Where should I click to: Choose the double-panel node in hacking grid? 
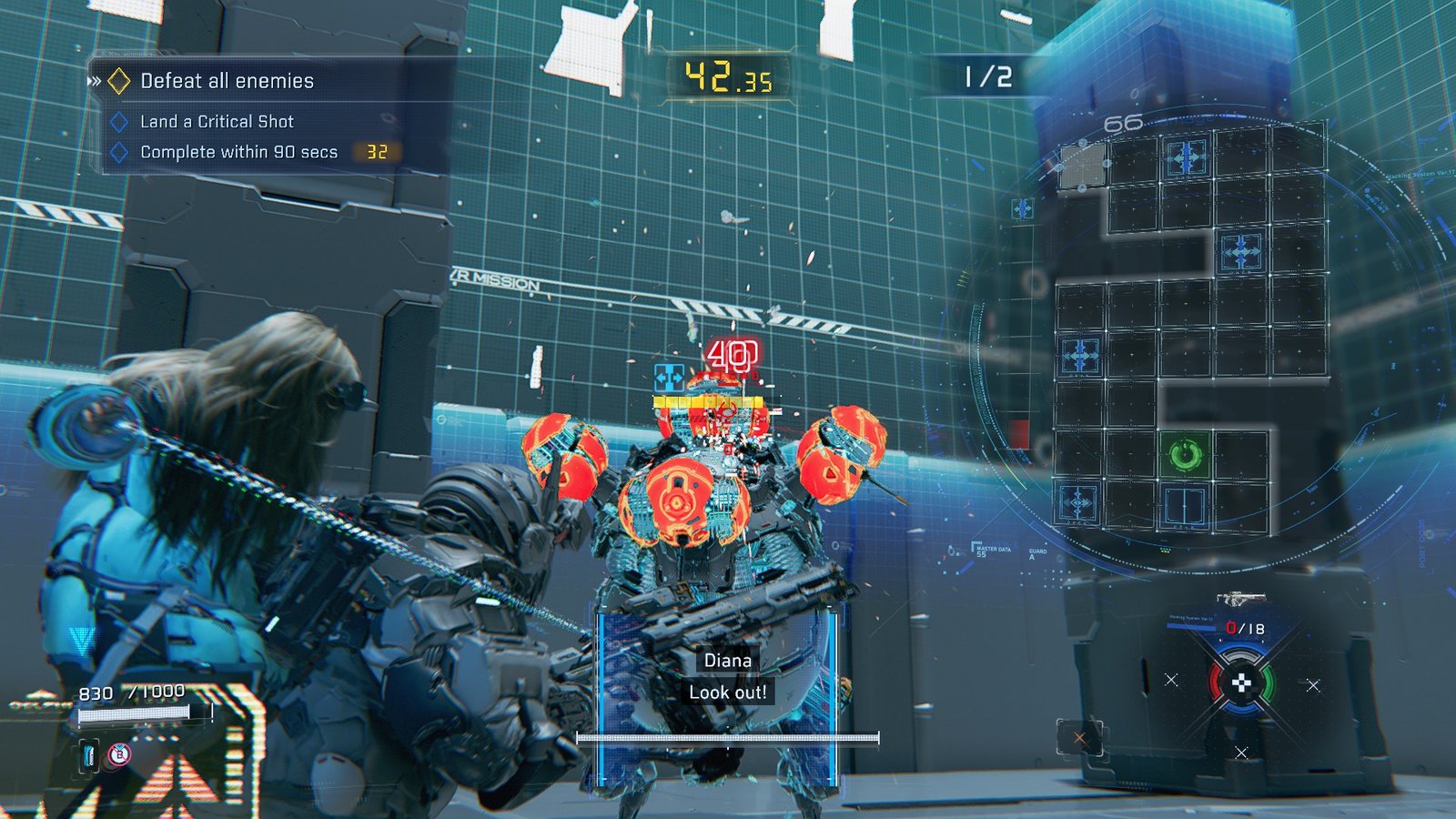(x=1185, y=506)
